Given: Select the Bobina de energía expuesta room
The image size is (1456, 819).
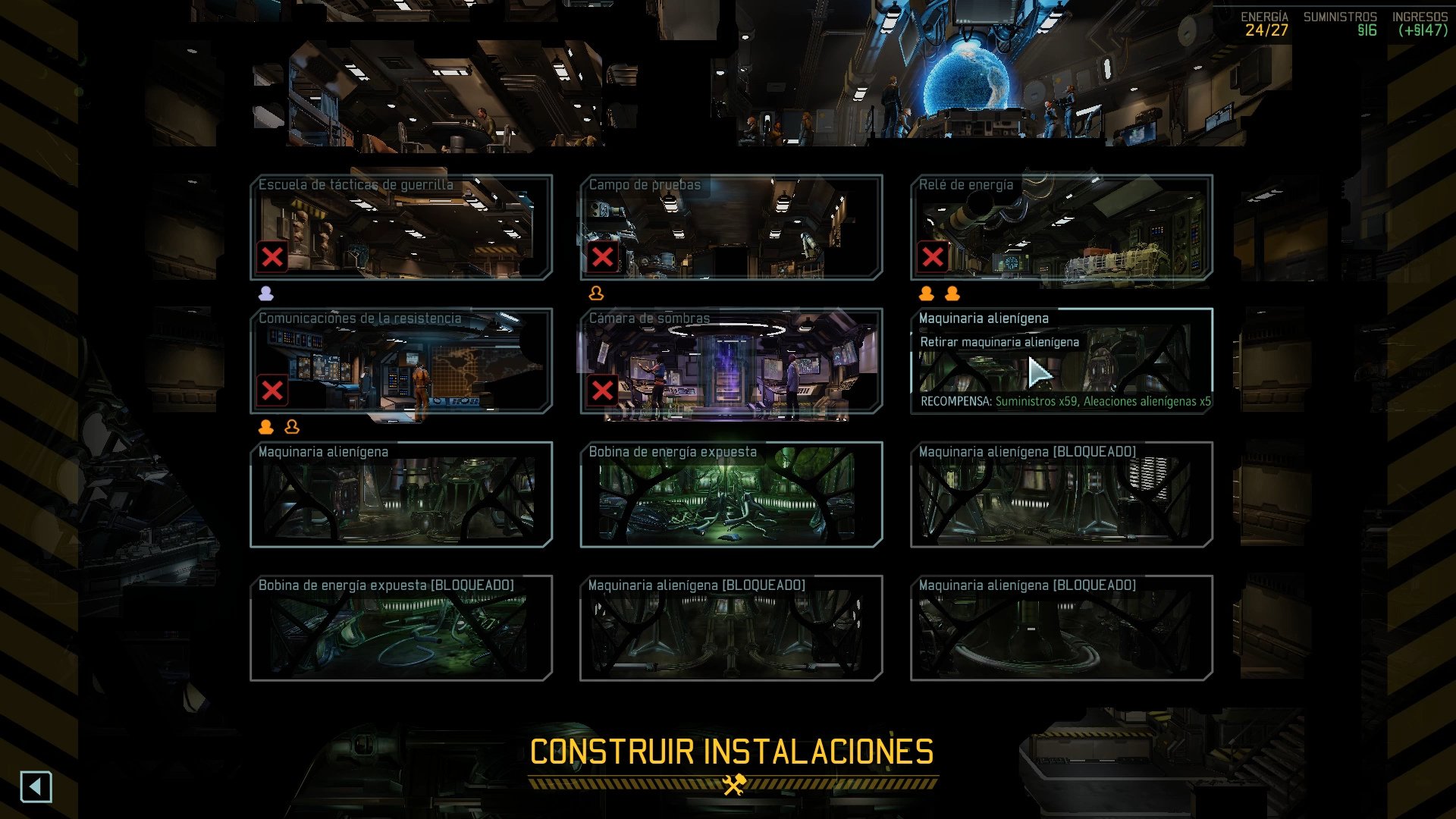Looking at the screenshot, I should 731,494.
